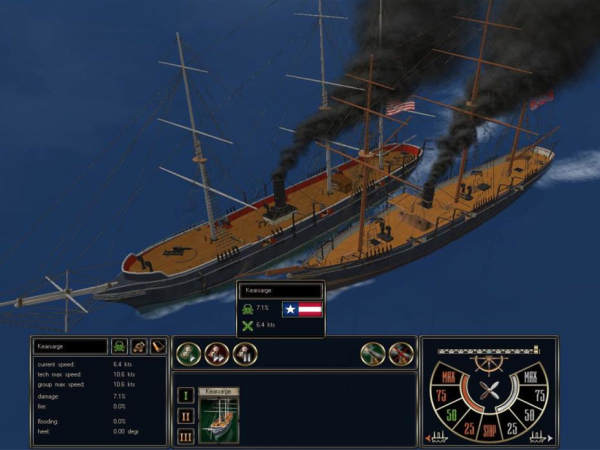Choose group III button
600x450 pixels.
[x=185, y=435]
